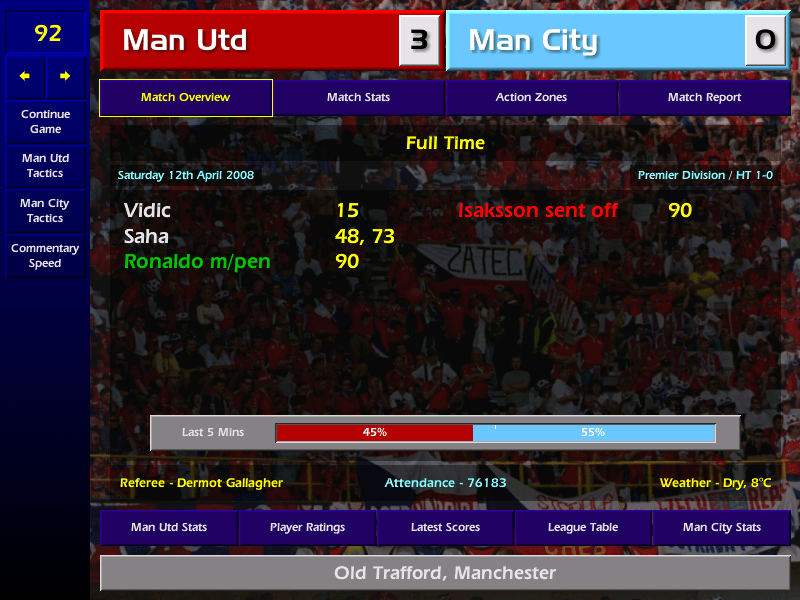Select referee Dermot Gallagher
Image resolution: width=800 pixels, height=600 pixels.
pos(201,483)
